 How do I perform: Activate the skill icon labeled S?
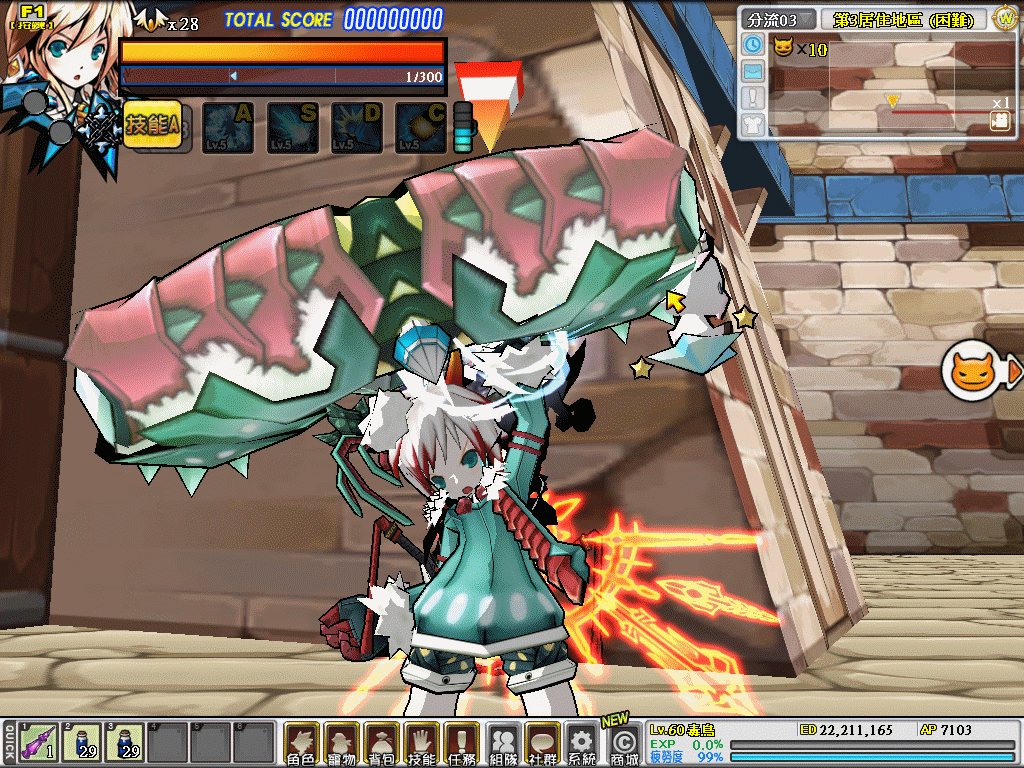coord(292,128)
